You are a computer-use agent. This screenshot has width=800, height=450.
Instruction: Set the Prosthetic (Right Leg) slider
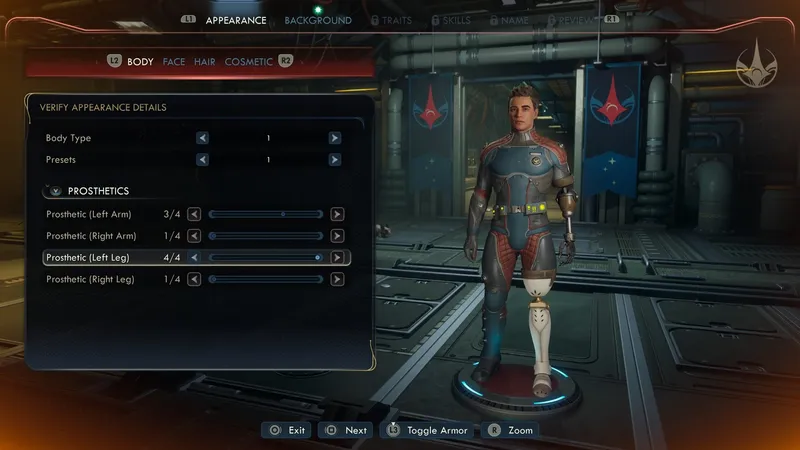pyautogui.click(x=266, y=279)
